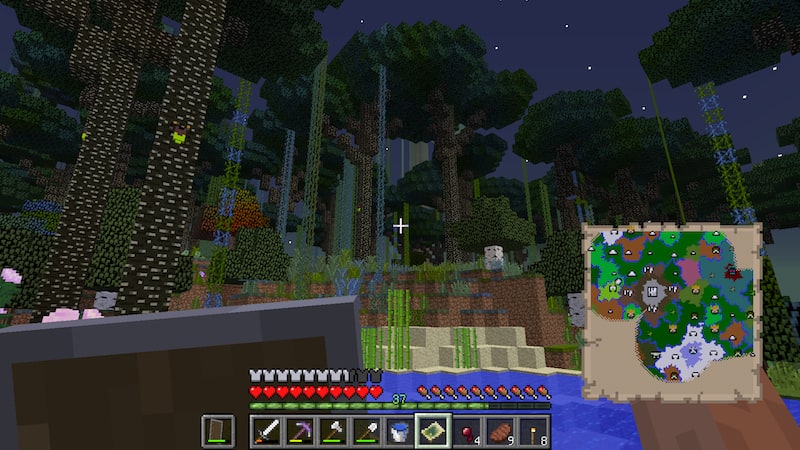Choose the cooked meat stack of 9
The image size is (800, 450).
[500, 431]
